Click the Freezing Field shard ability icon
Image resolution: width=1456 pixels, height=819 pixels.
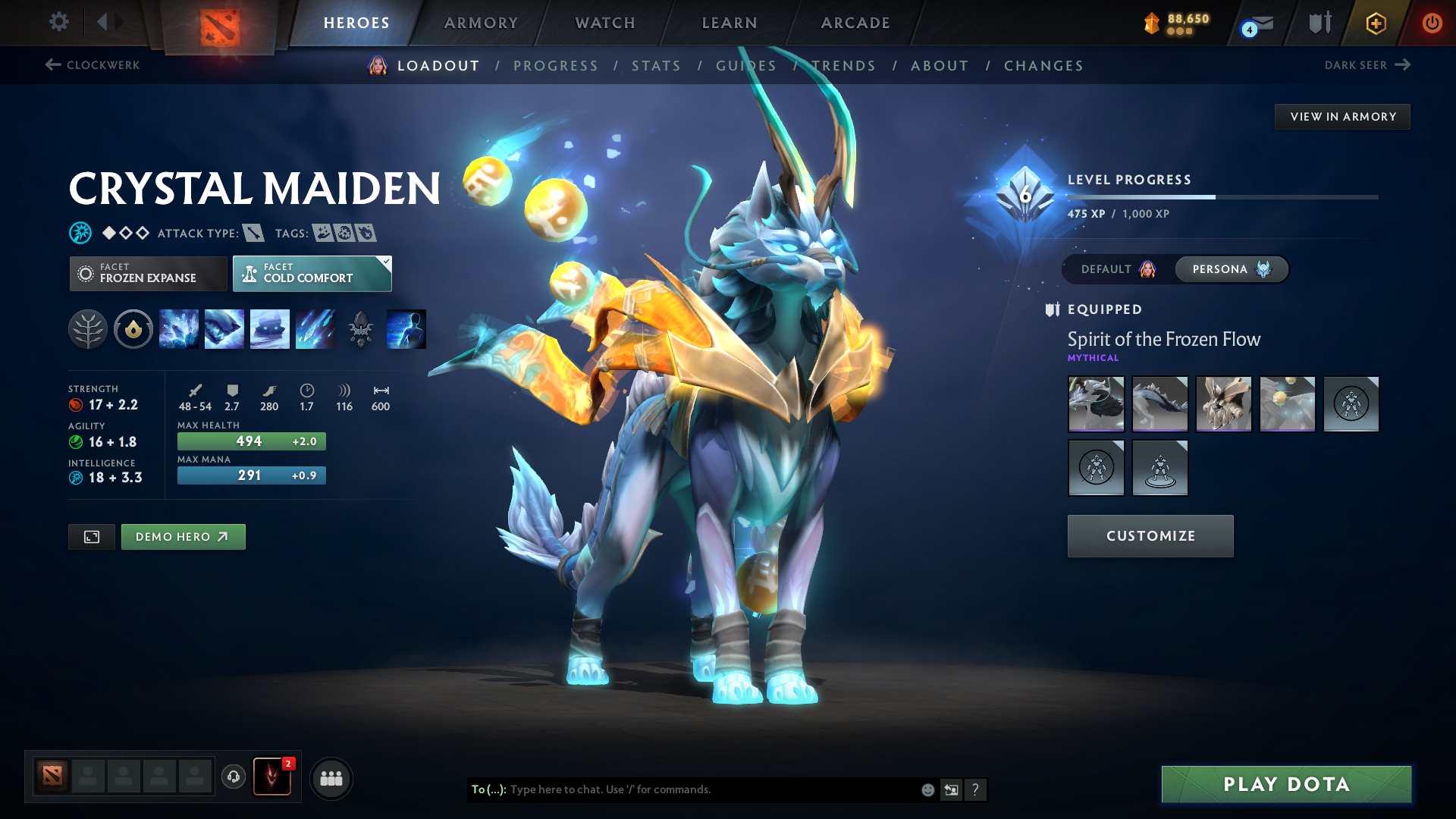coord(405,328)
